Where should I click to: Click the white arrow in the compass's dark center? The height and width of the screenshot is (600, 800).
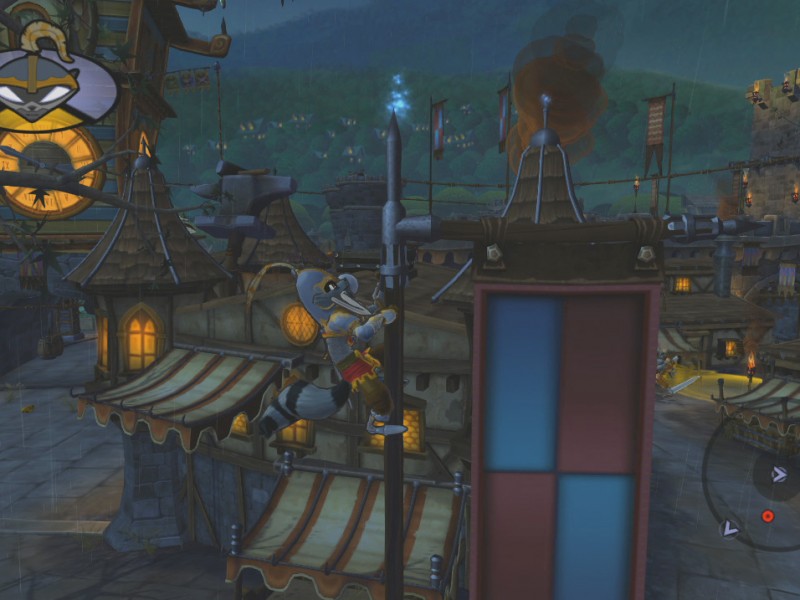781,475
